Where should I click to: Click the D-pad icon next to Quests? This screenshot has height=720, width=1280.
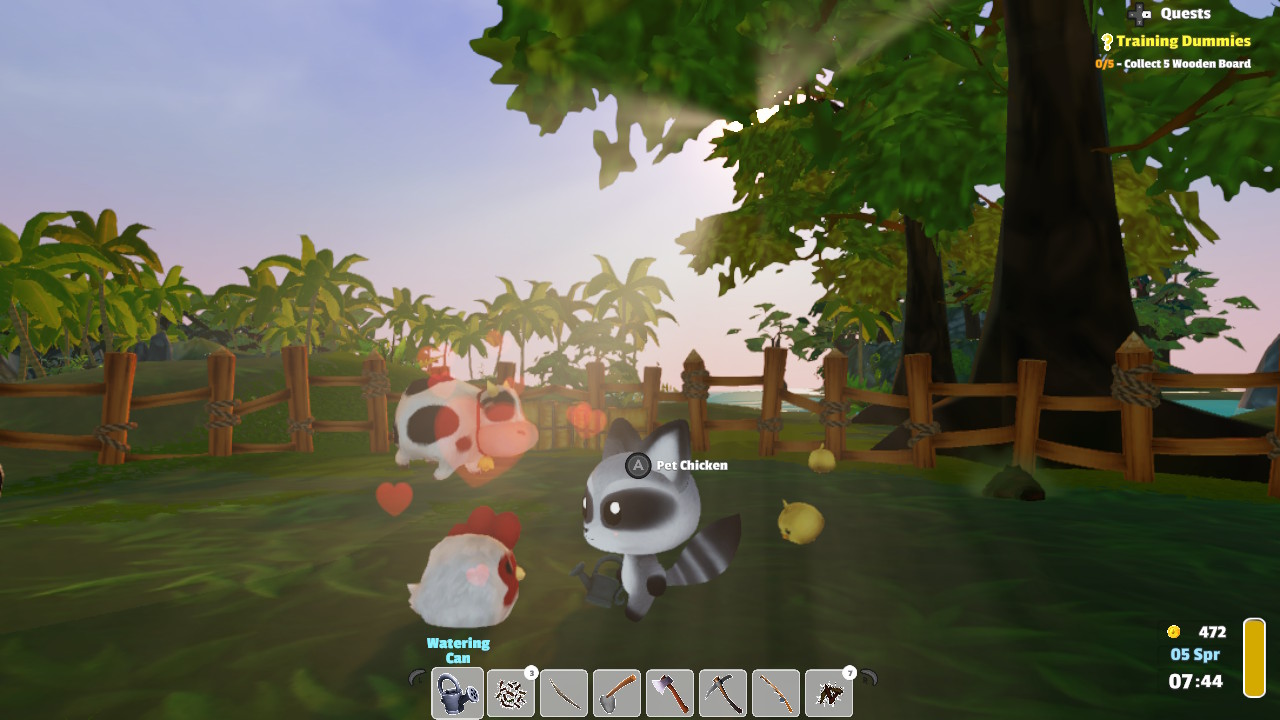[x=1138, y=14]
